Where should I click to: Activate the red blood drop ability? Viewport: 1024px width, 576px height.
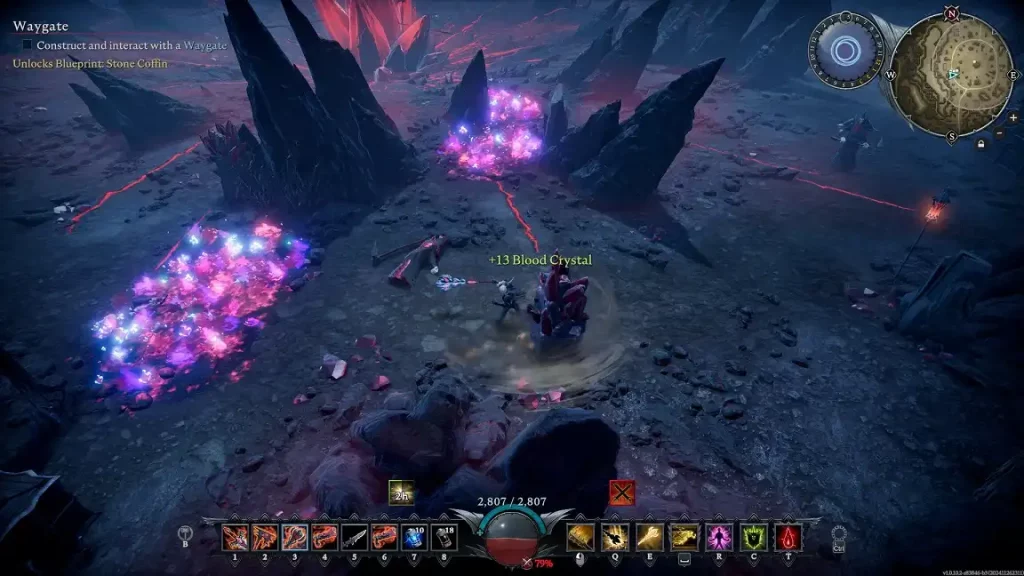point(789,538)
